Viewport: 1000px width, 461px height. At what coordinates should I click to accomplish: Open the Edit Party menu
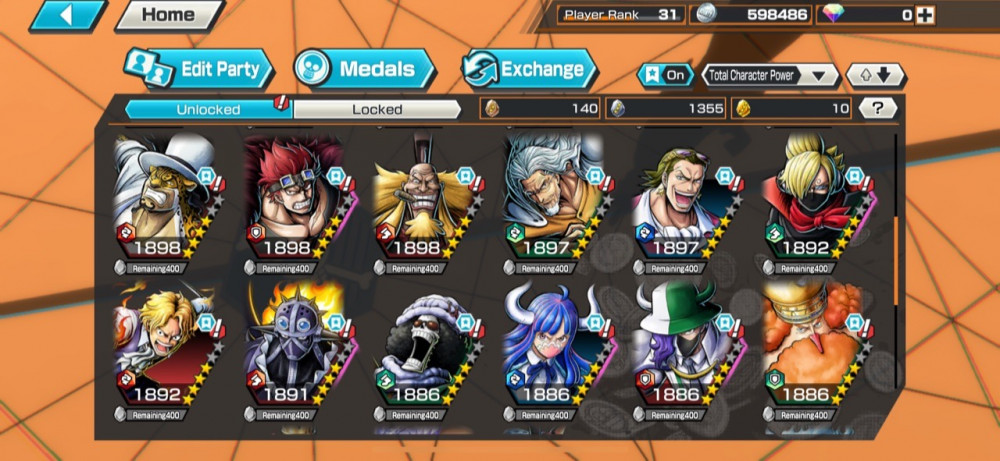click(199, 69)
